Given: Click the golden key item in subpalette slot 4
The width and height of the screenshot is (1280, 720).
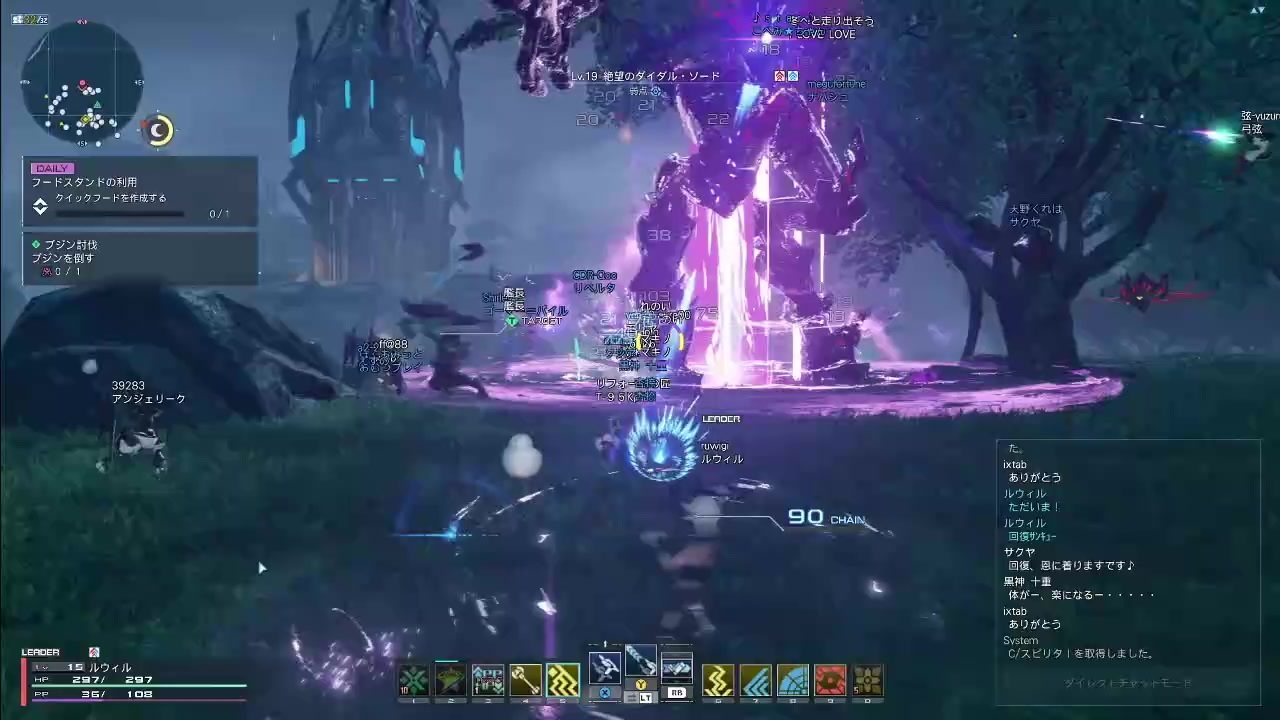Looking at the screenshot, I should [x=524, y=677].
